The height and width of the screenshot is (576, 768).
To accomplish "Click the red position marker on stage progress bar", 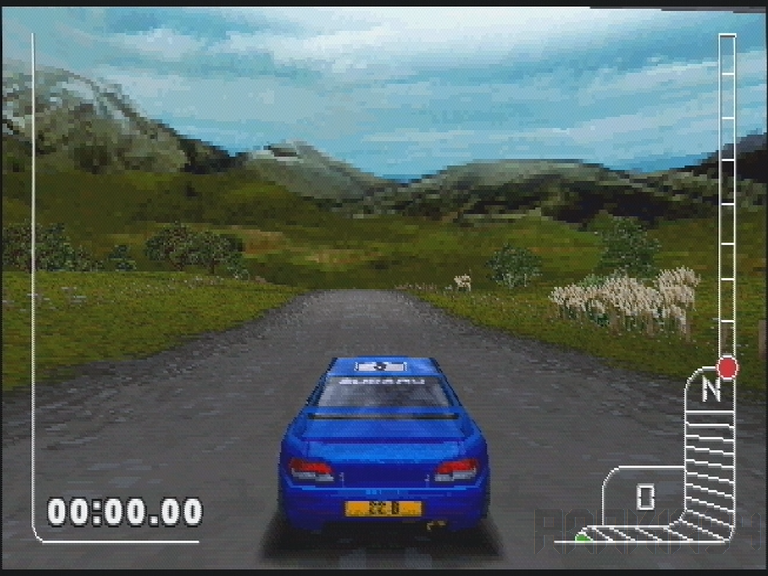I will 727,367.
